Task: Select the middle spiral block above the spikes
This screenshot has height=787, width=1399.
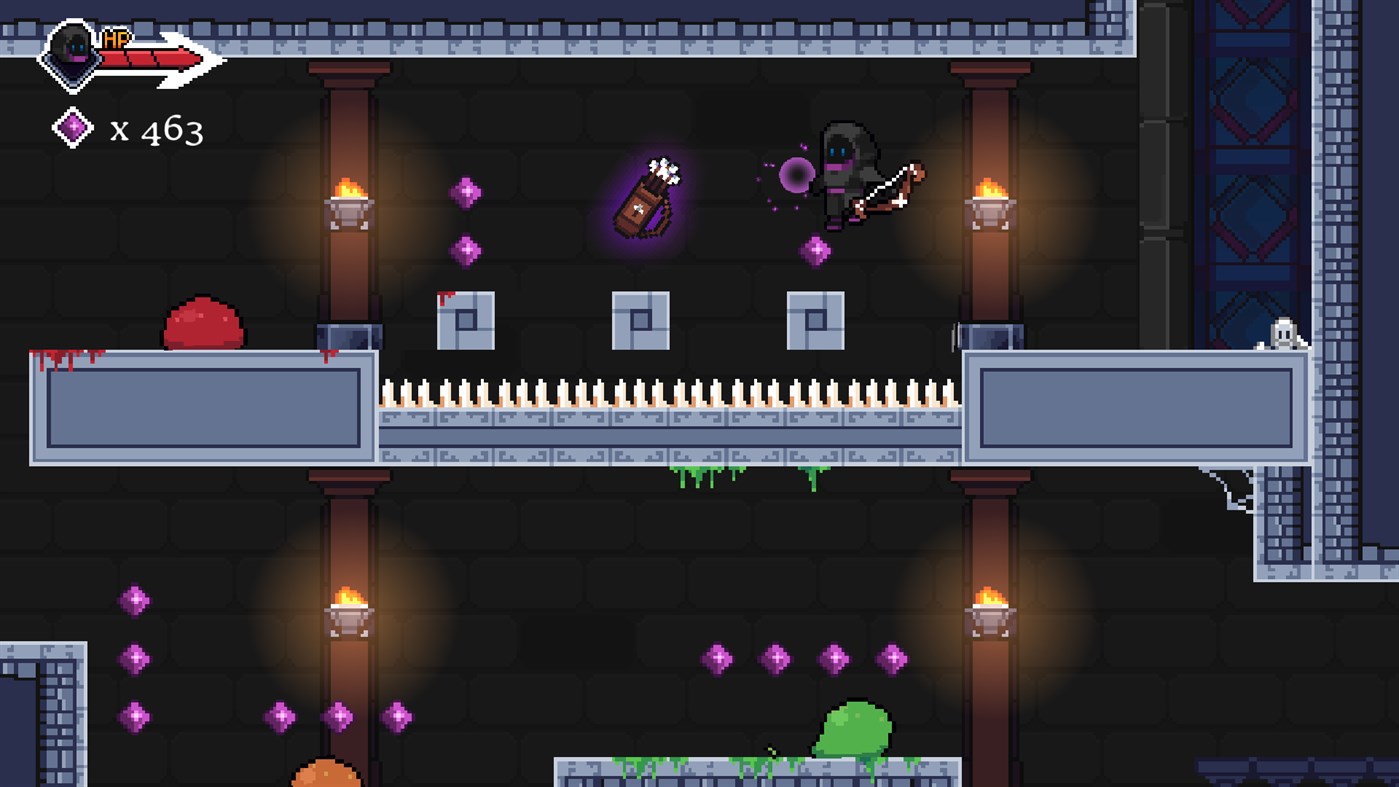Action: (643, 320)
